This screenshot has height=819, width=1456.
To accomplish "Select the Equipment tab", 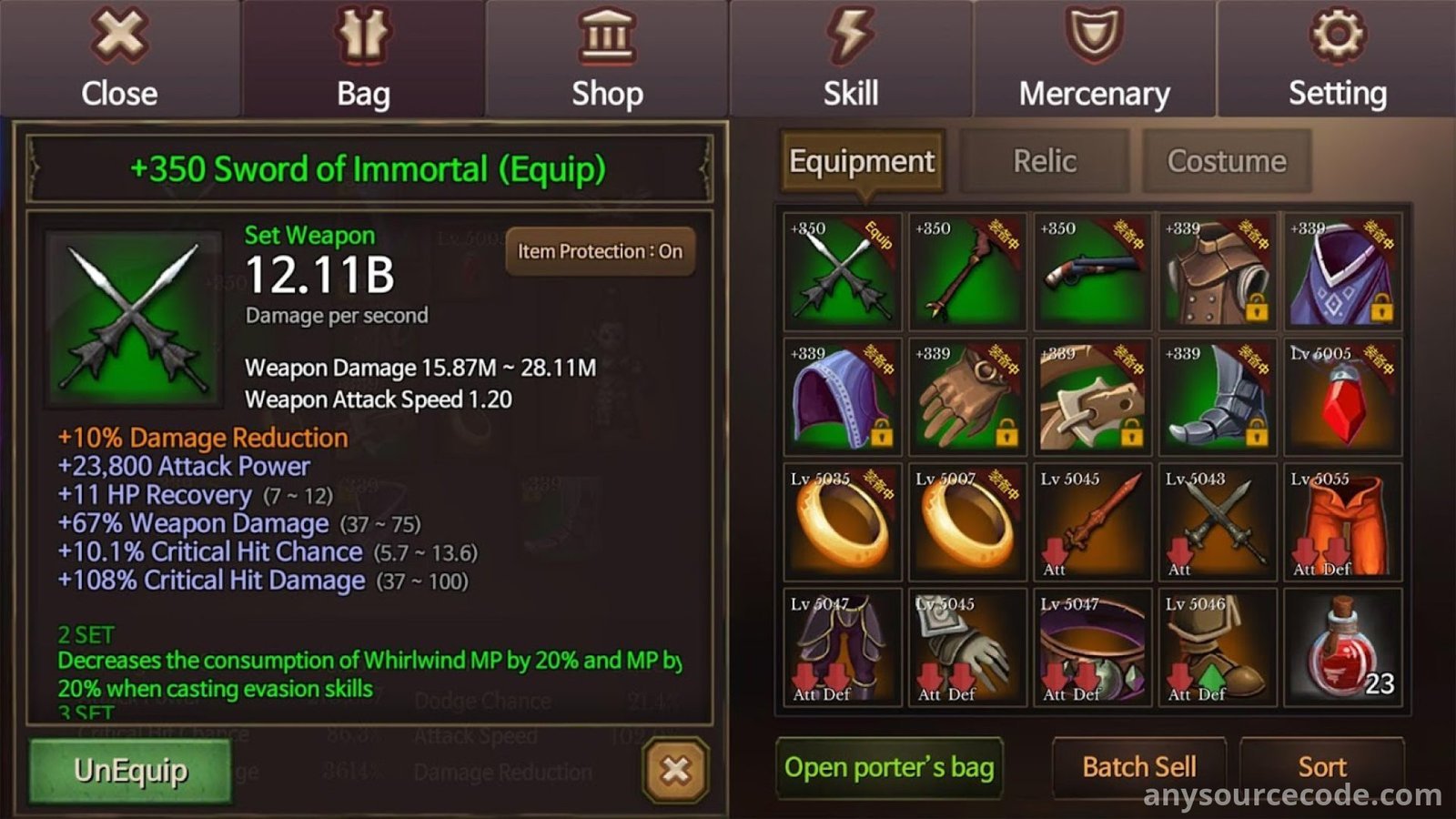I will (861, 161).
